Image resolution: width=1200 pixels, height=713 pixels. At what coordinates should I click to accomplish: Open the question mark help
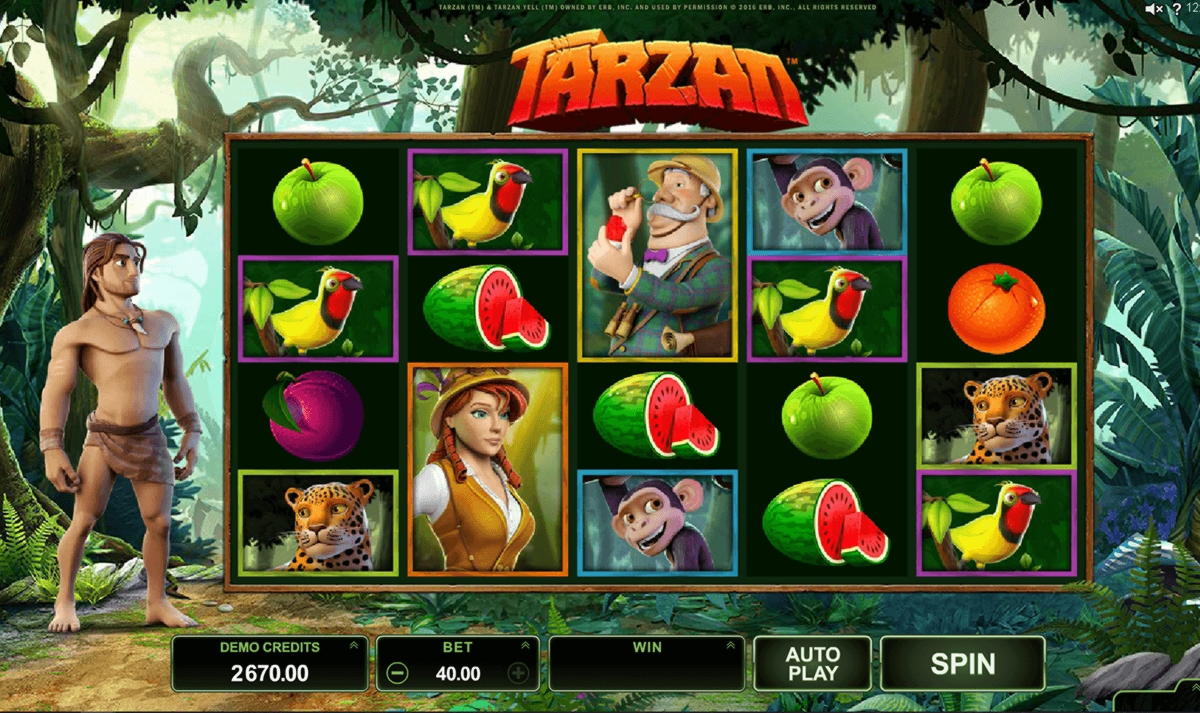[1177, 9]
